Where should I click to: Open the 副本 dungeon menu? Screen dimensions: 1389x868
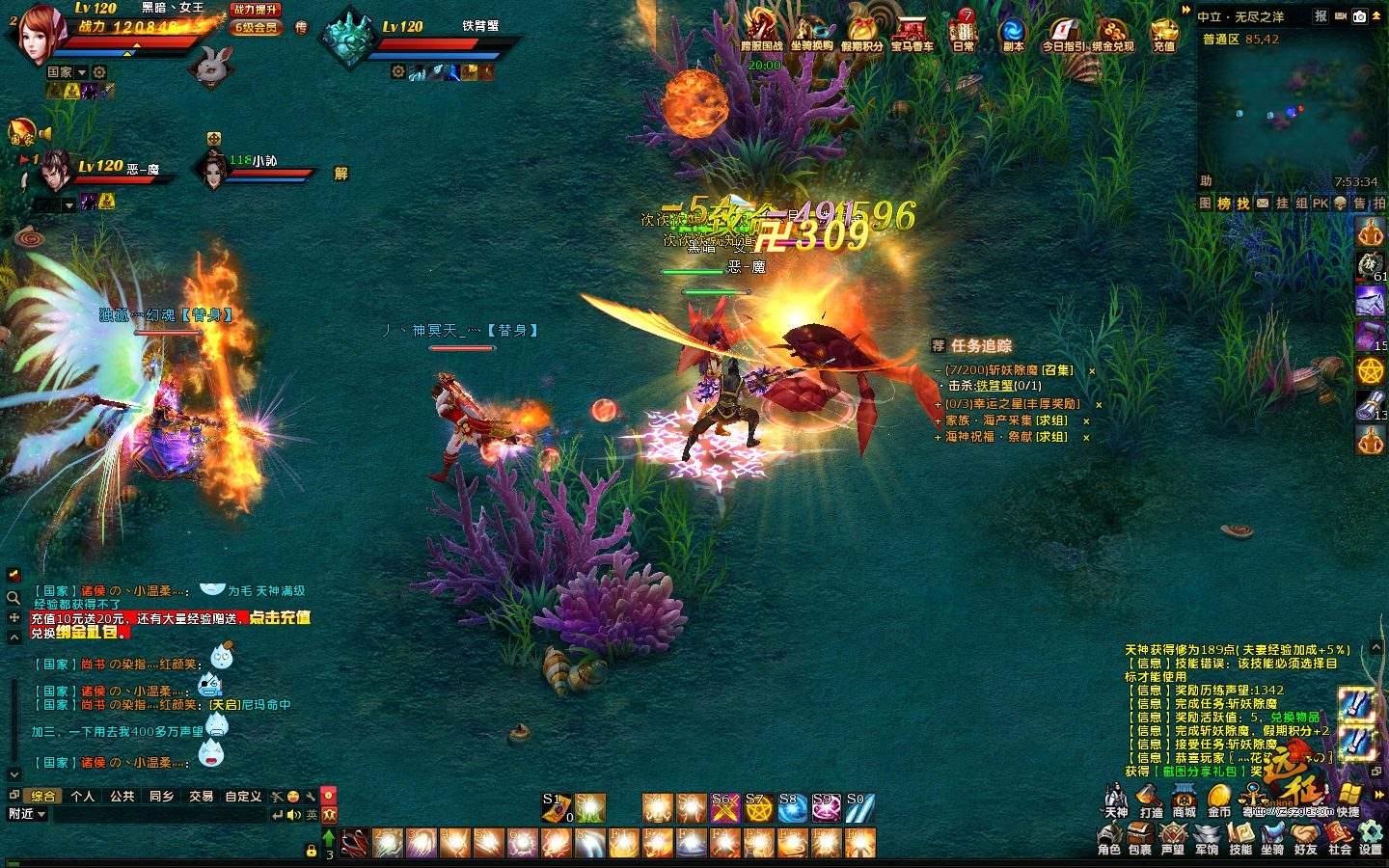1013,34
